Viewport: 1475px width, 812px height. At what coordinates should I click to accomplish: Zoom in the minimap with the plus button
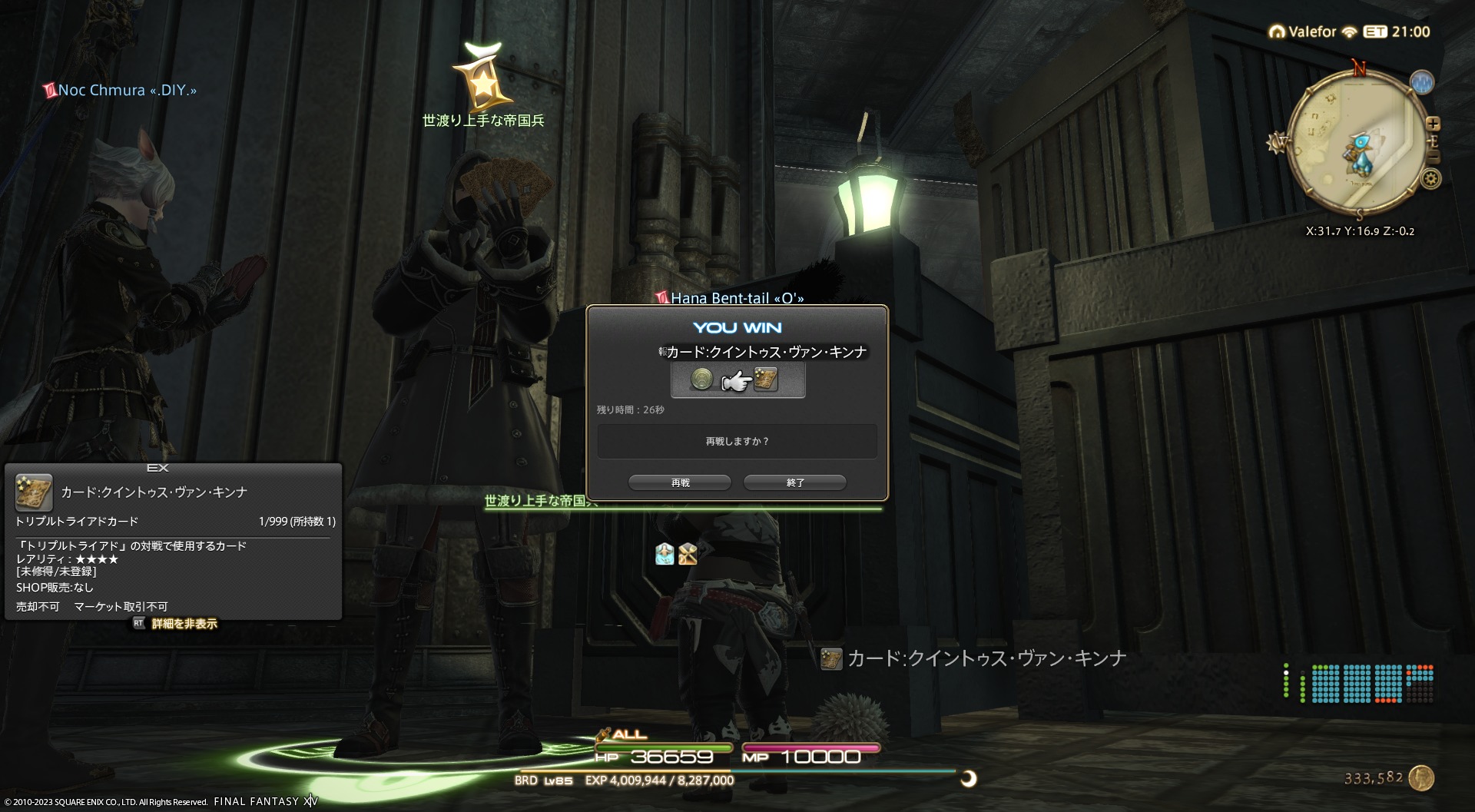tap(1433, 124)
